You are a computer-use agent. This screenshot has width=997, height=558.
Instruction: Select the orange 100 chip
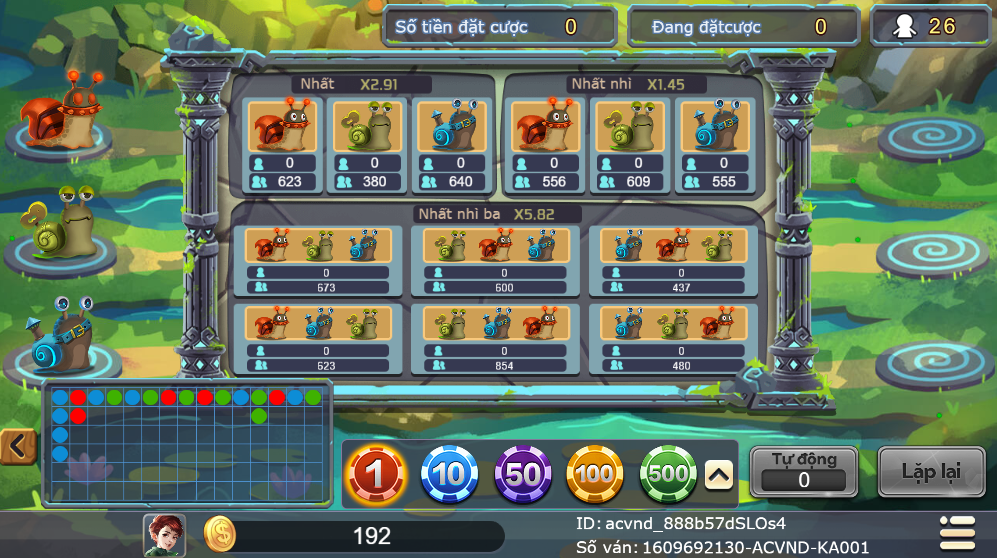coord(595,474)
